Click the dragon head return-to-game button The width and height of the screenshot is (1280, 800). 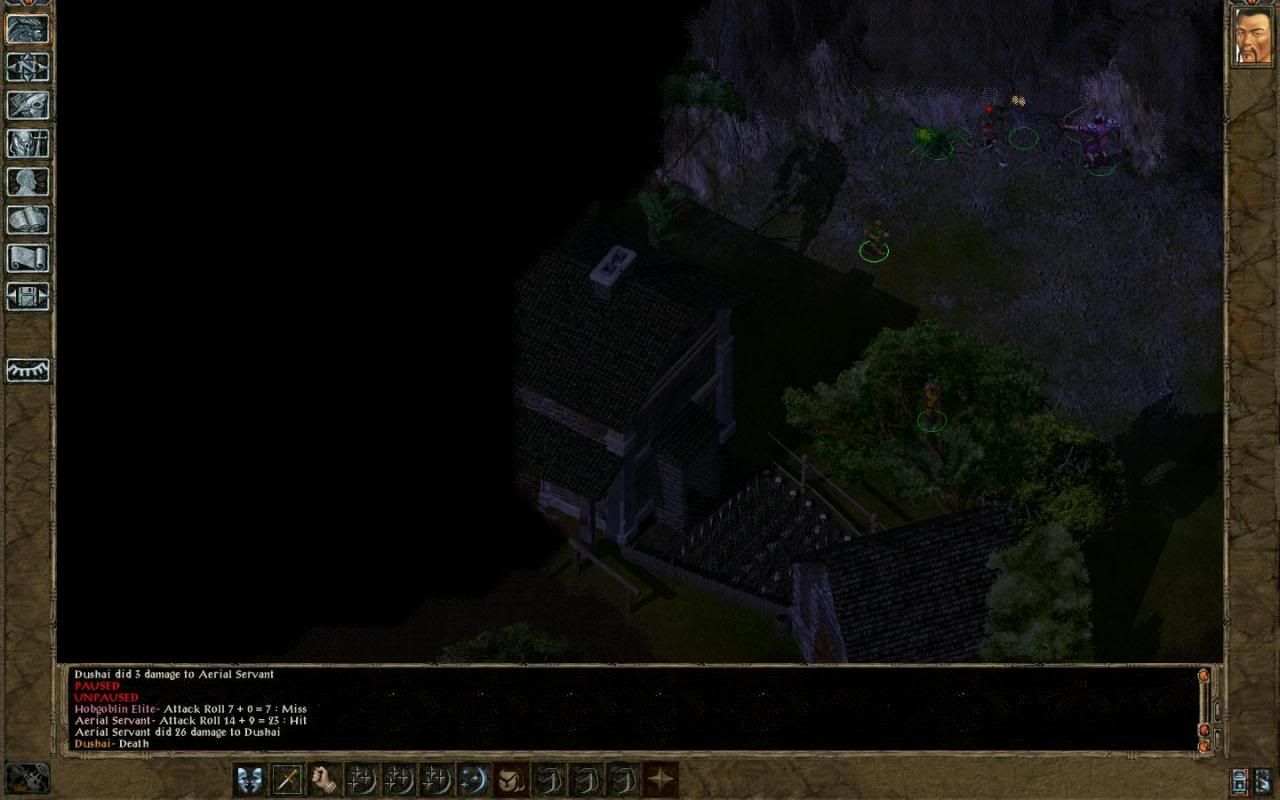28,28
